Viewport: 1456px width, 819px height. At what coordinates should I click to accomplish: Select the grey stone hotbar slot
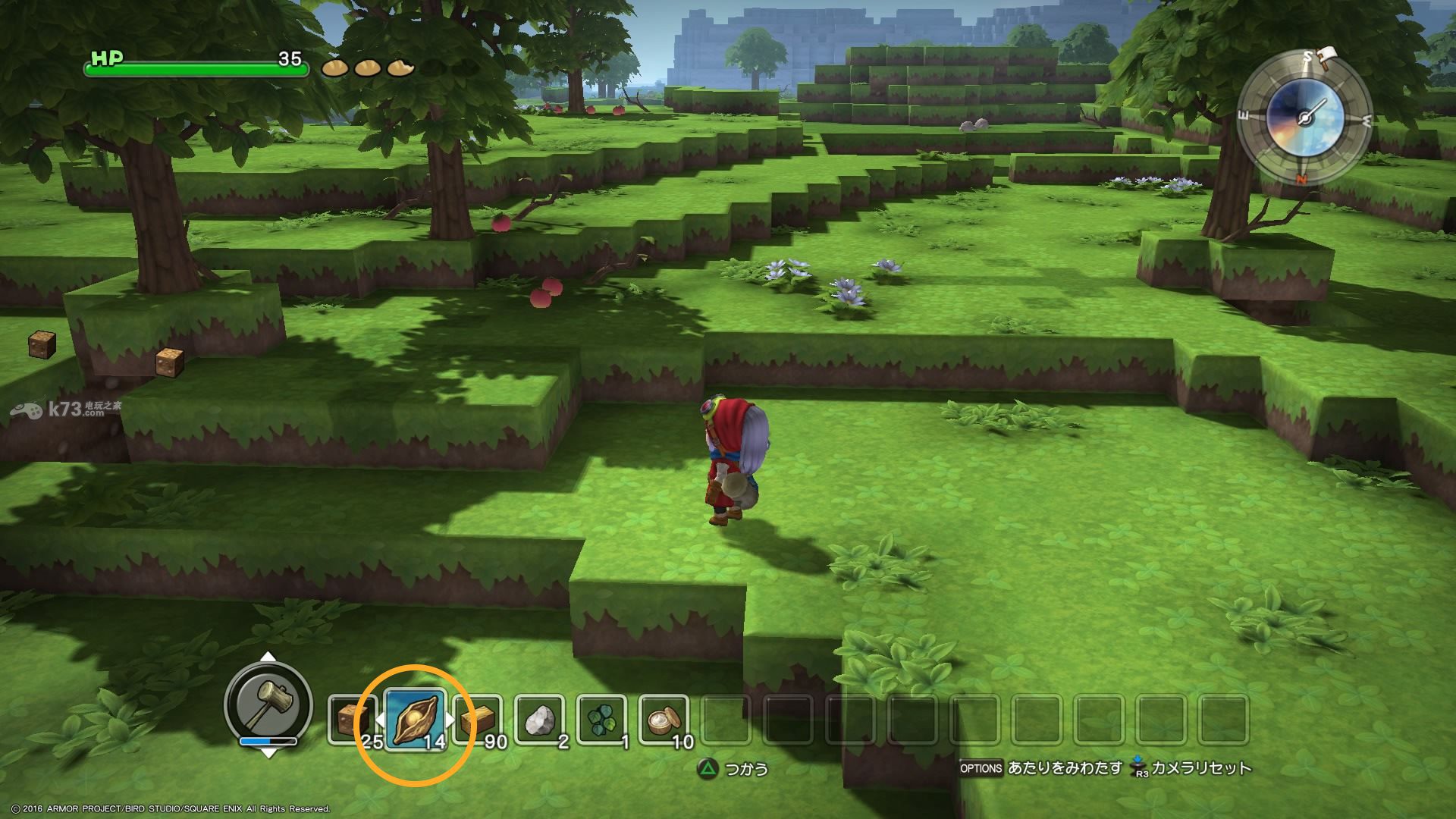tap(539, 720)
